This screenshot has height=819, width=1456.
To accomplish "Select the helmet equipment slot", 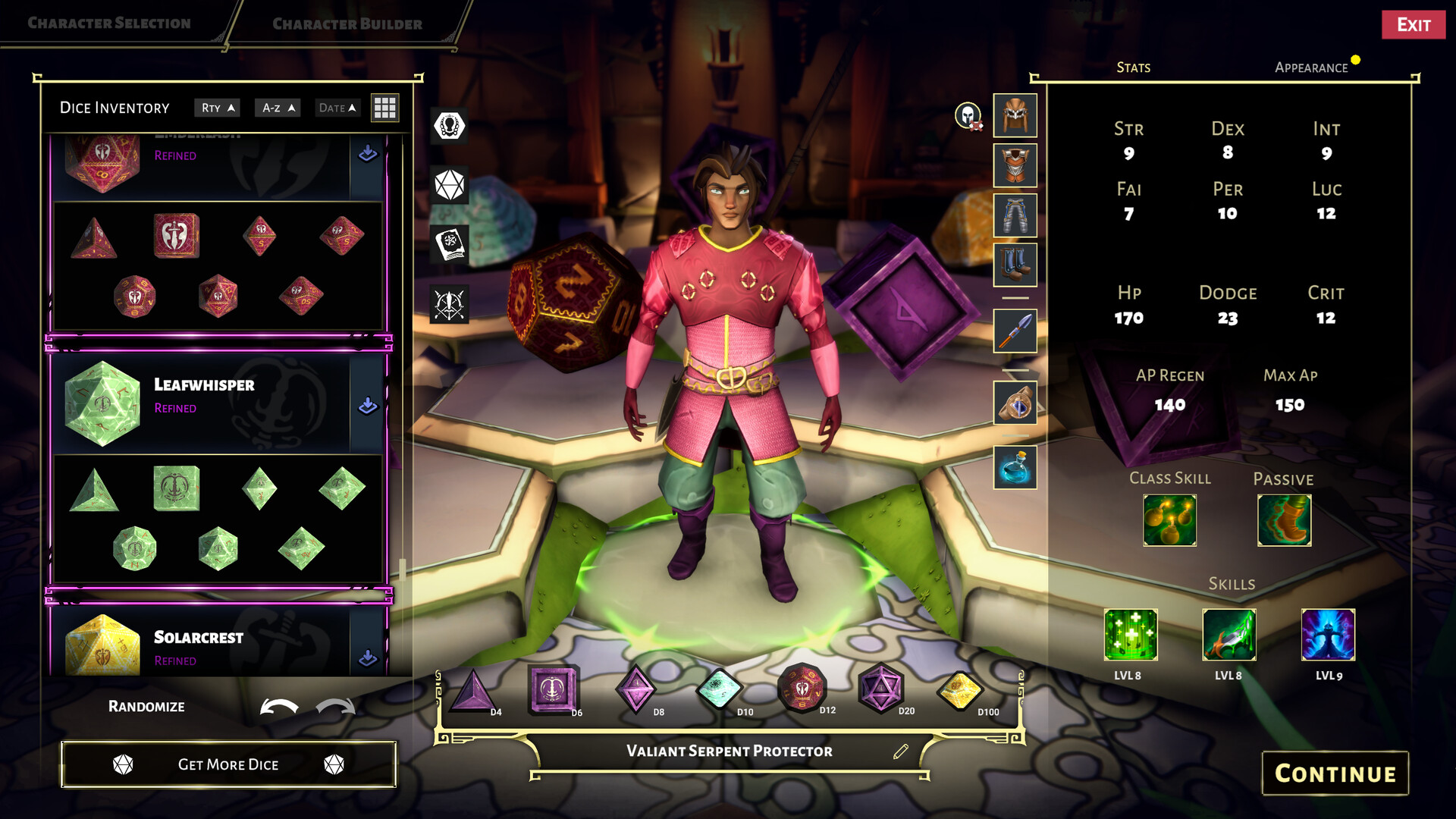I will click(1015, 115).
